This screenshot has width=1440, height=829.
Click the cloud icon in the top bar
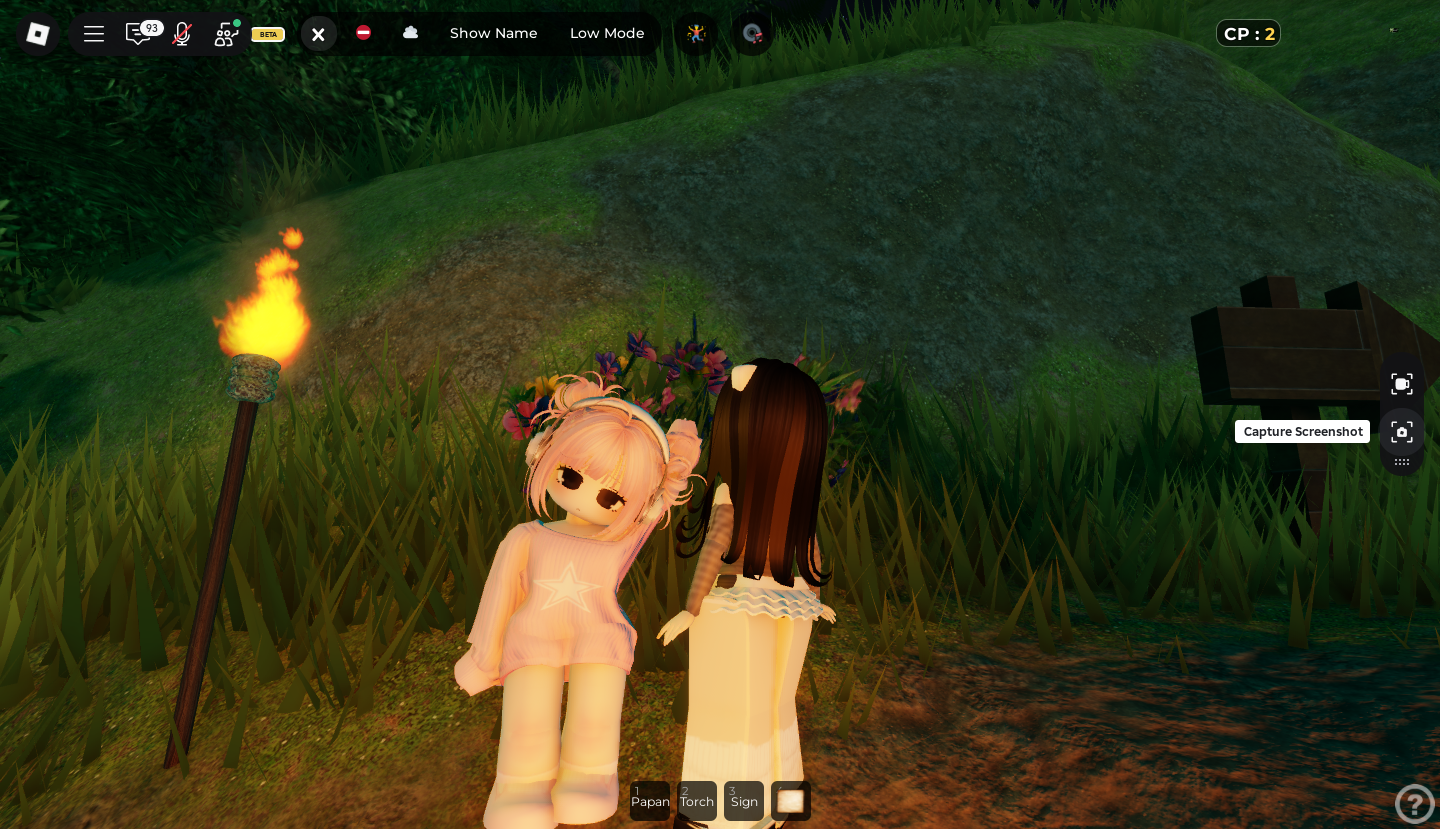click(x=410, y=33)
